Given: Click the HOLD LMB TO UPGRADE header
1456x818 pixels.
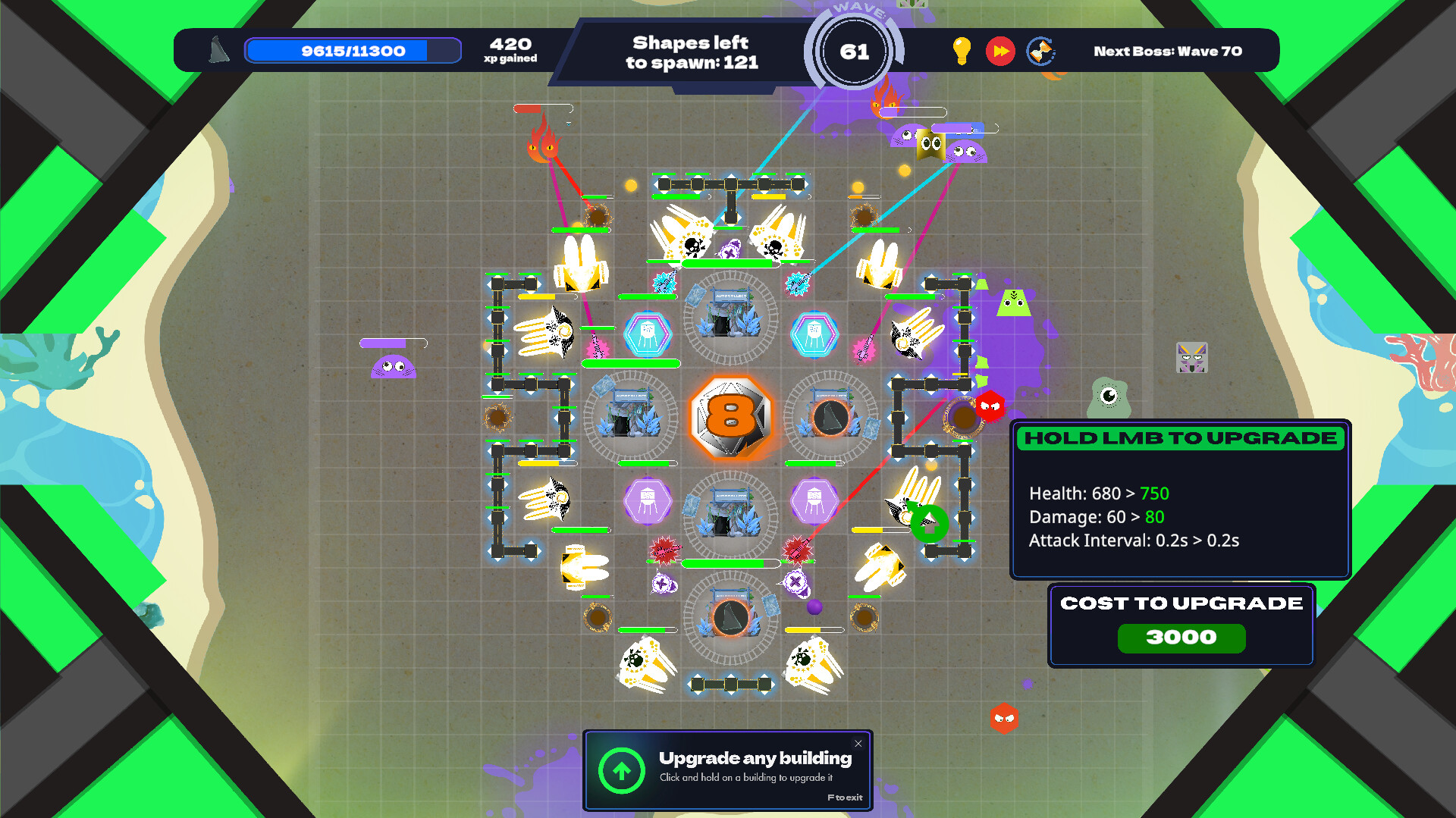Looking at the screenshot, I should coord(1179,438).
